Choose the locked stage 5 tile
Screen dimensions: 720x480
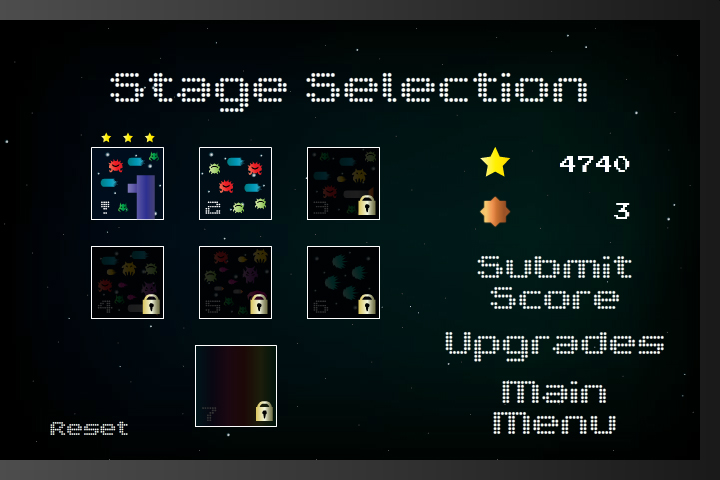point(235,282)
